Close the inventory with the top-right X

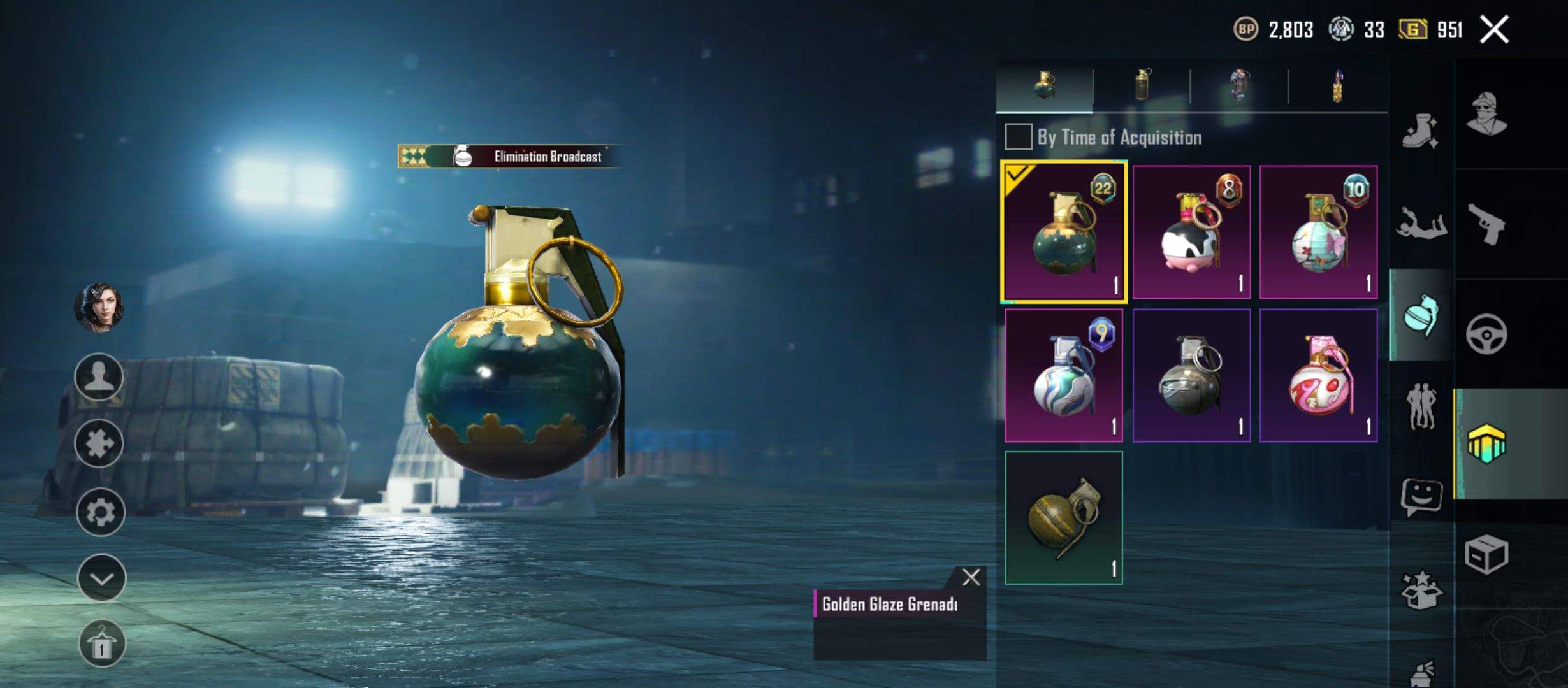(1494, 30)
